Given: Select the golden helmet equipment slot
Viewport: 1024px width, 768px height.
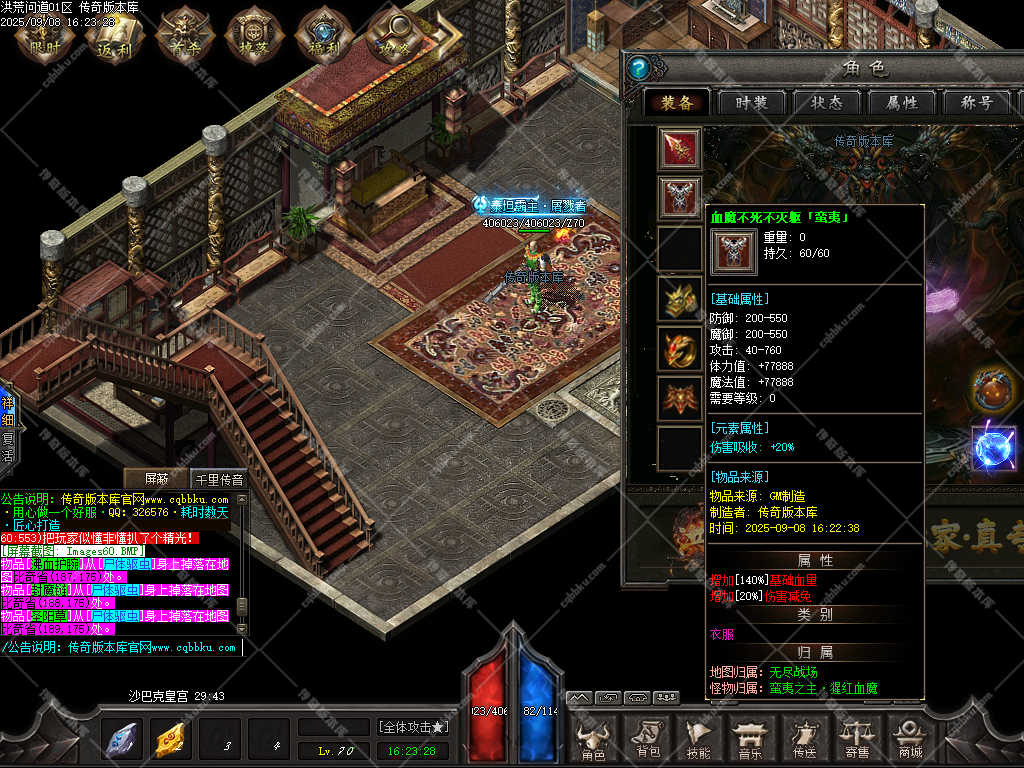Looking at the screenshot, I should tap(680, 299).
